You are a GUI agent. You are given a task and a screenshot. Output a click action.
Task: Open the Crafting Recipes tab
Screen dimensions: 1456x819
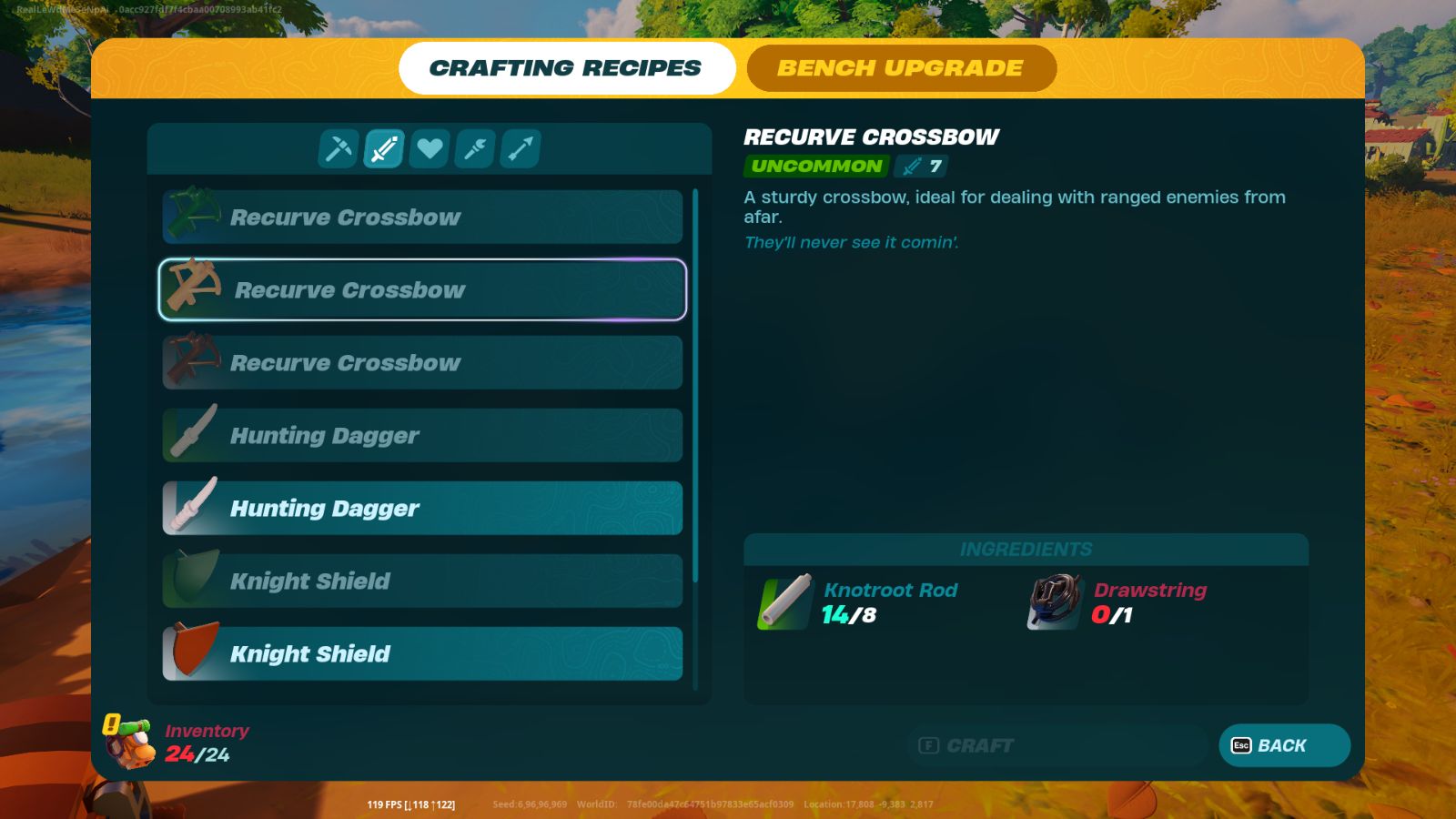(566, 68)
